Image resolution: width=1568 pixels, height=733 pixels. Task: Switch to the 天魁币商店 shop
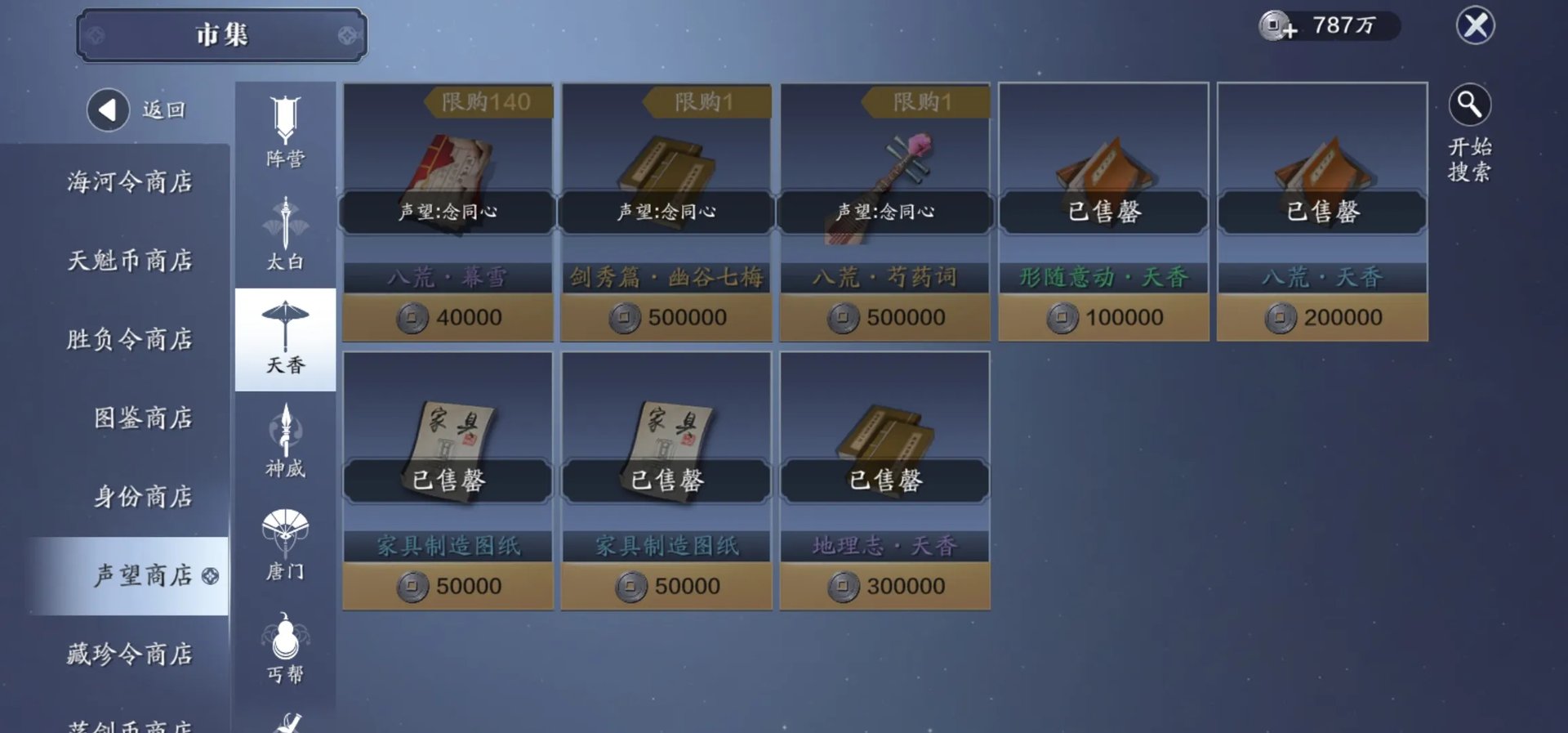point(131,261)
